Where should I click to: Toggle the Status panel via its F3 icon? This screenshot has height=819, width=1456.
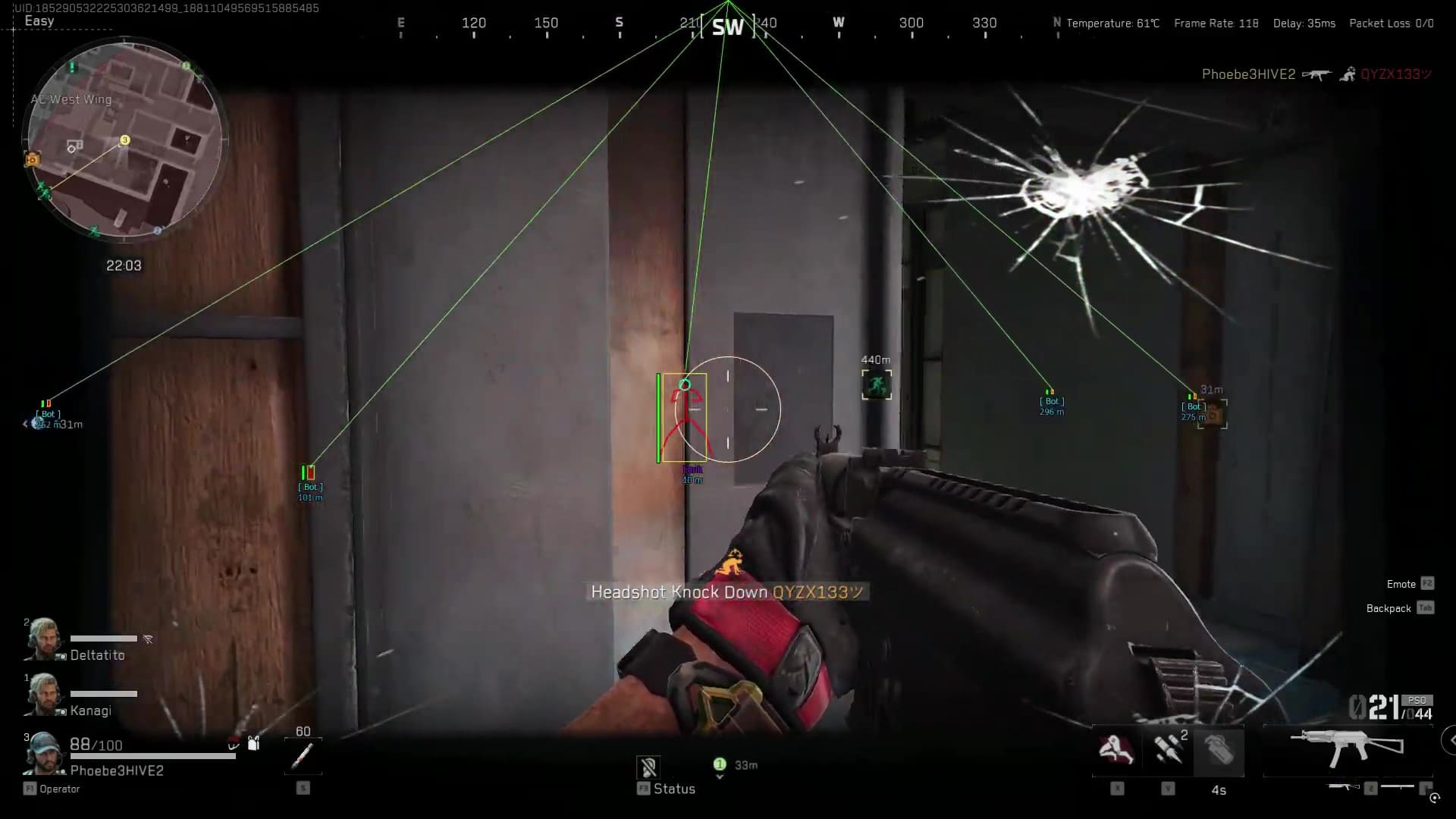click(643, 789)
